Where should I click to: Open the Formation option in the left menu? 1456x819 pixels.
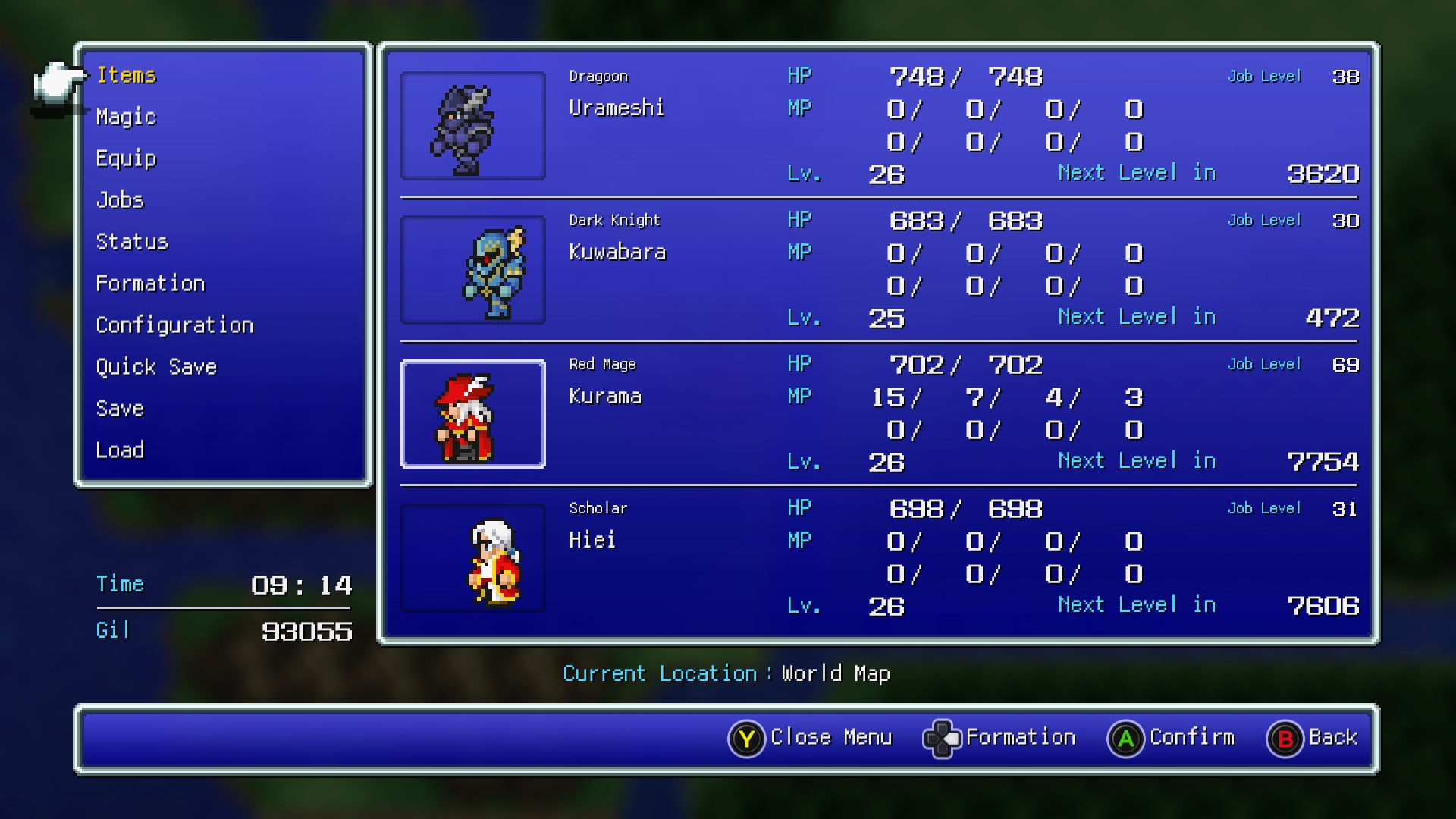coord(150,284)
